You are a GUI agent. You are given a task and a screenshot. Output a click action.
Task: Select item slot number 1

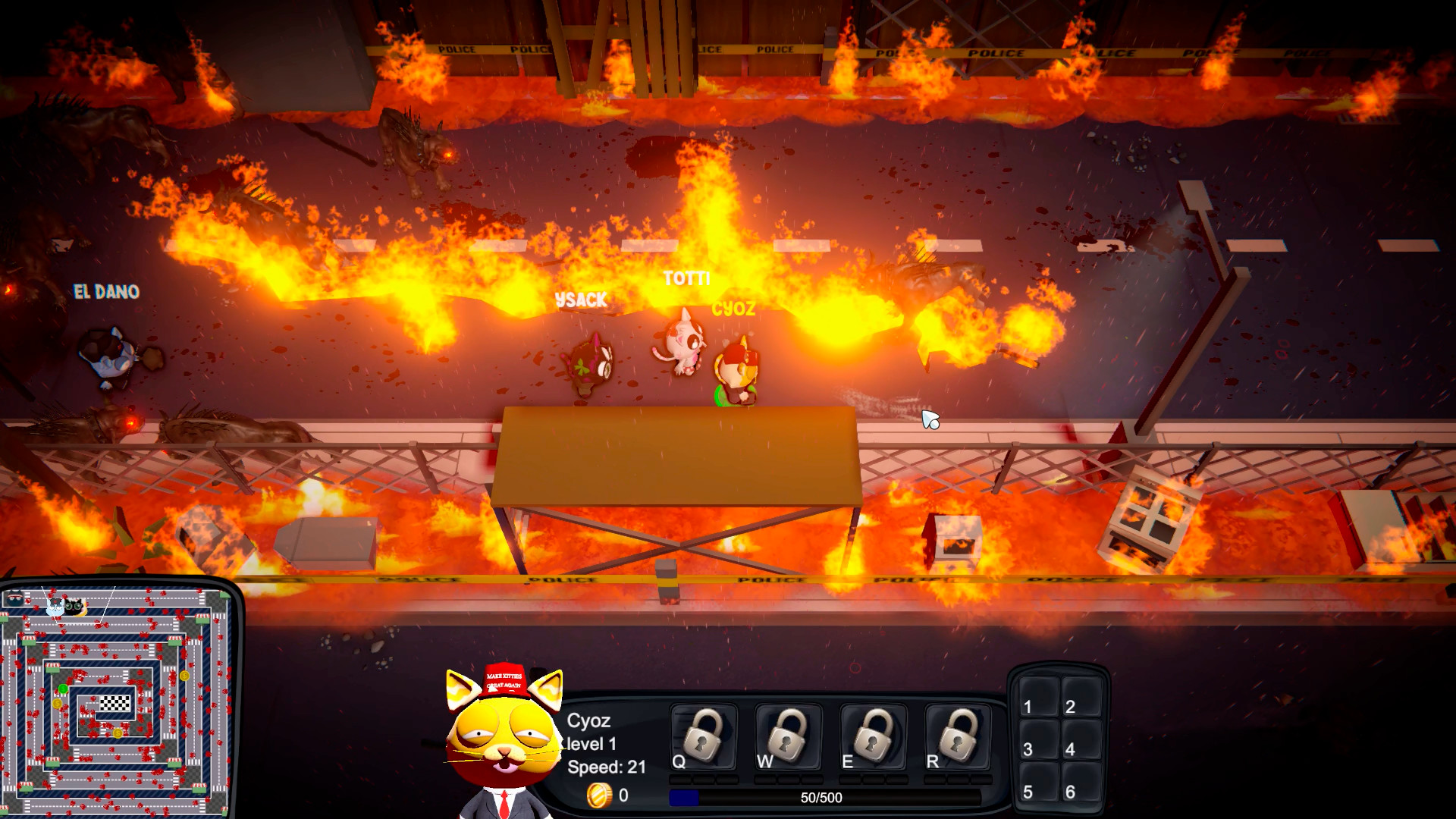pyautogui.click(x=1037, y=699)
